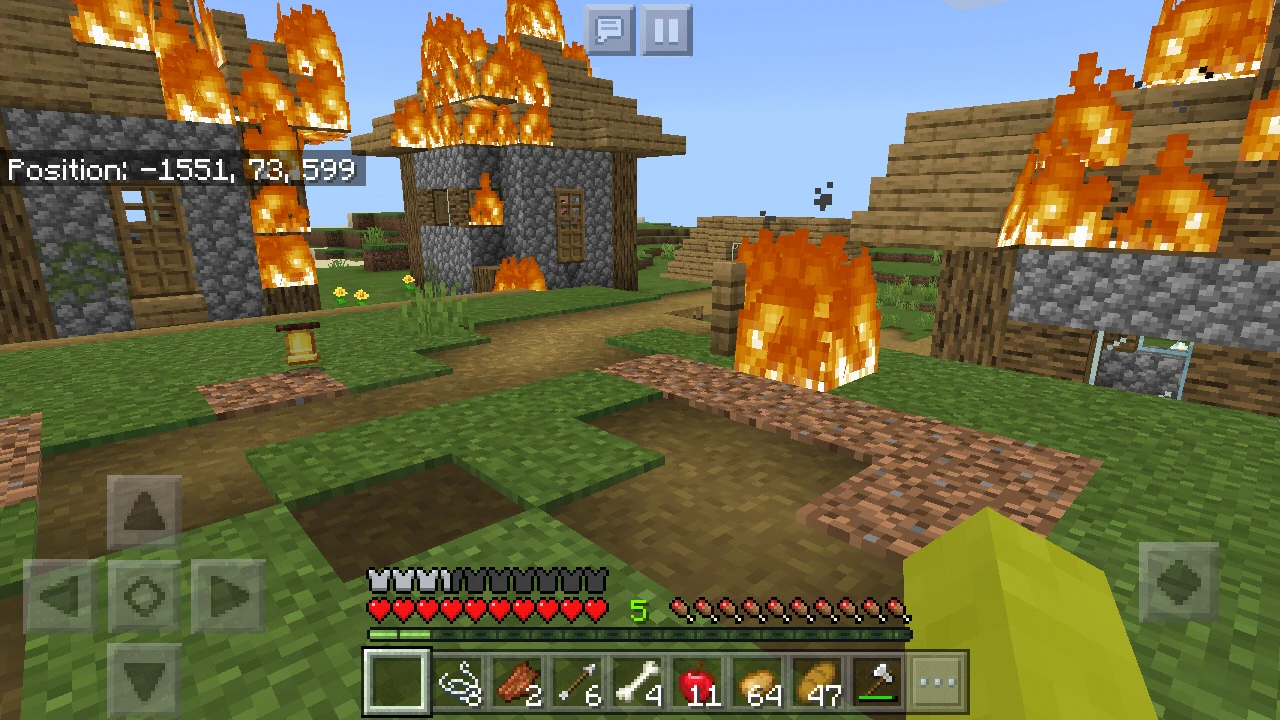Viewport: 1280px width, 720px height.
Task: Tap the right-side ascend control
Action: (1181, 581)
